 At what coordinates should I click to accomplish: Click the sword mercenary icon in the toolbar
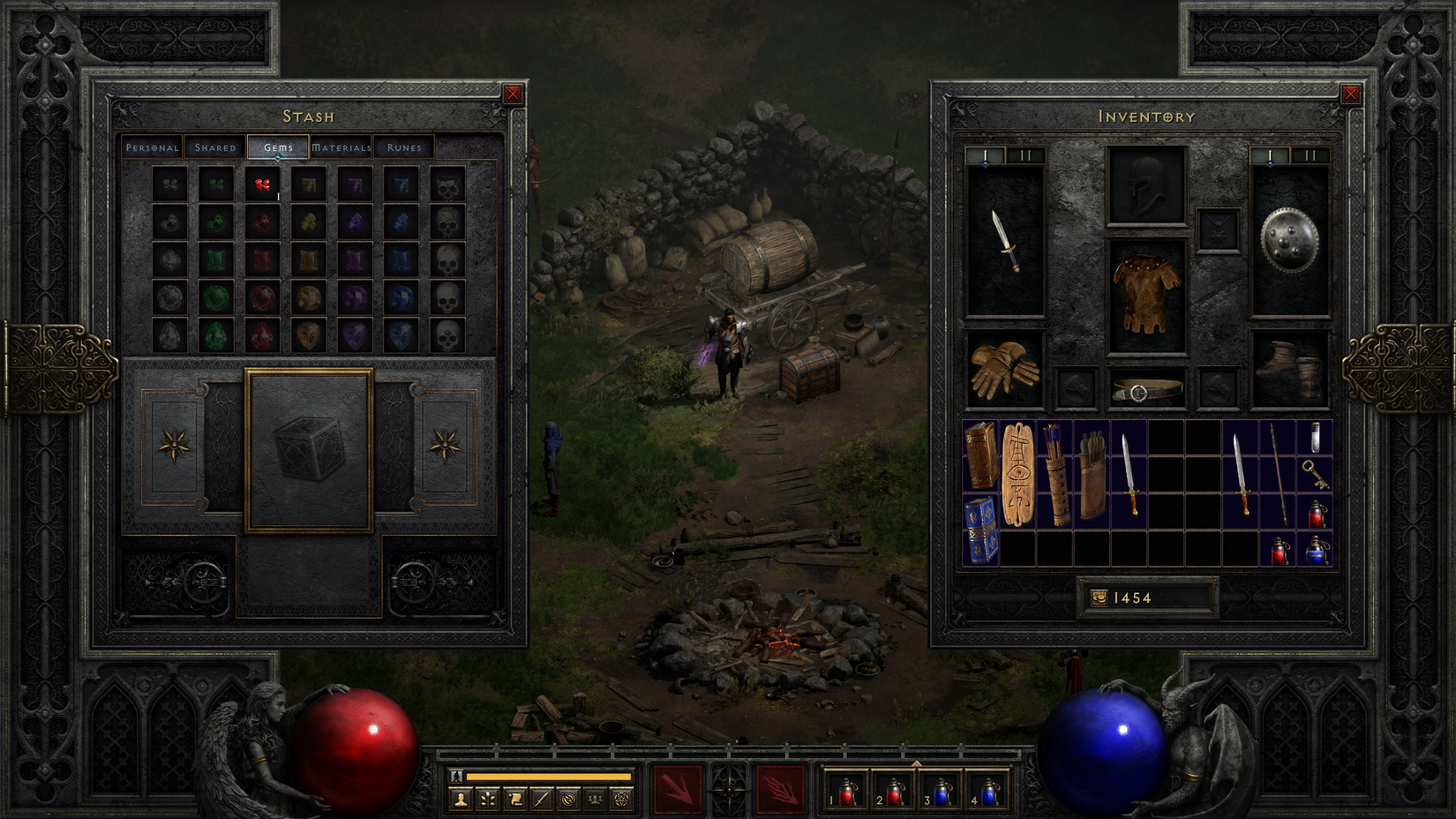(x=541, y=799)
